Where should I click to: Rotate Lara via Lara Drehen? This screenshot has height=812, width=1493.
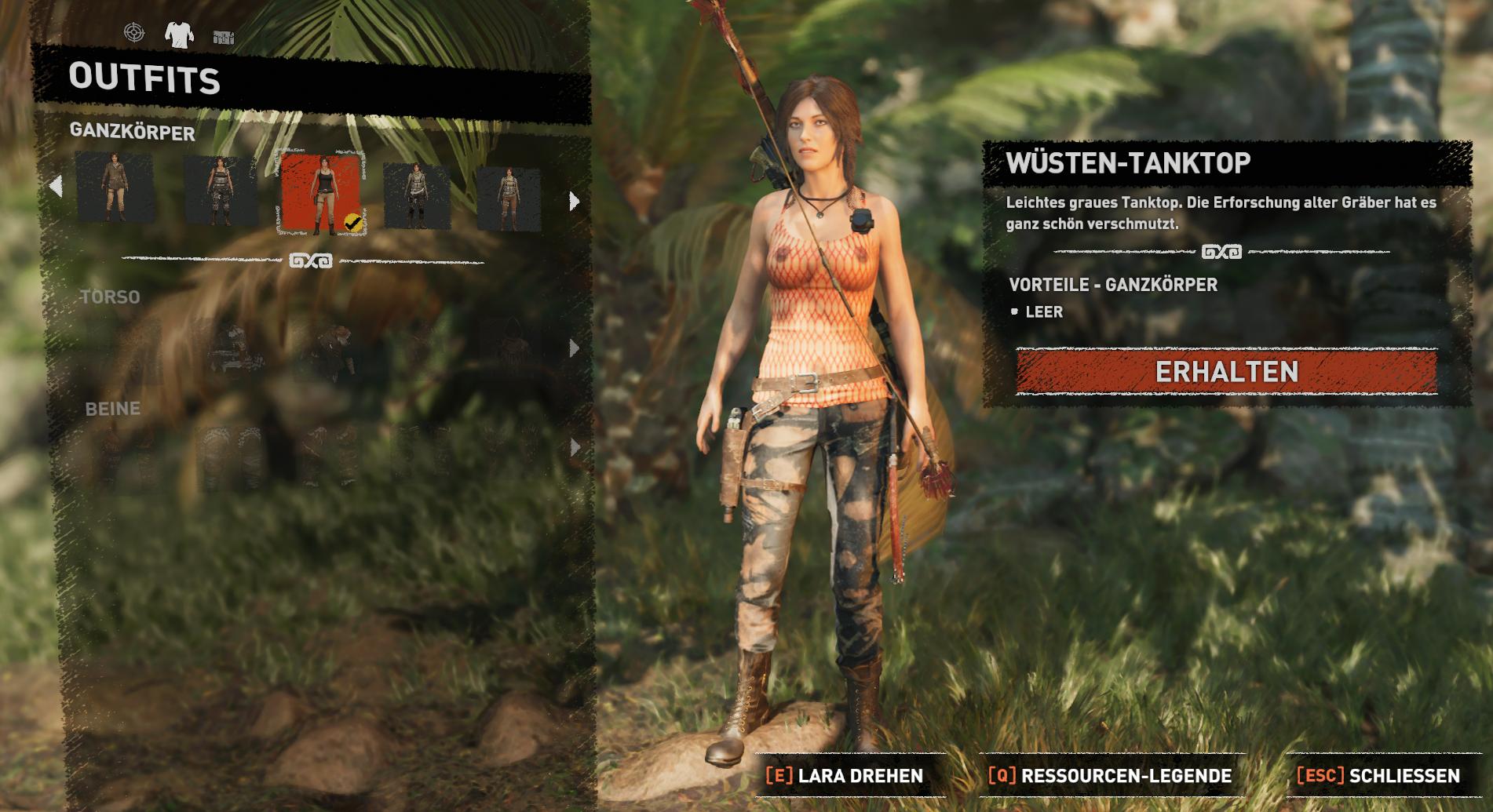pyautogui.click(x=845, y=776)
